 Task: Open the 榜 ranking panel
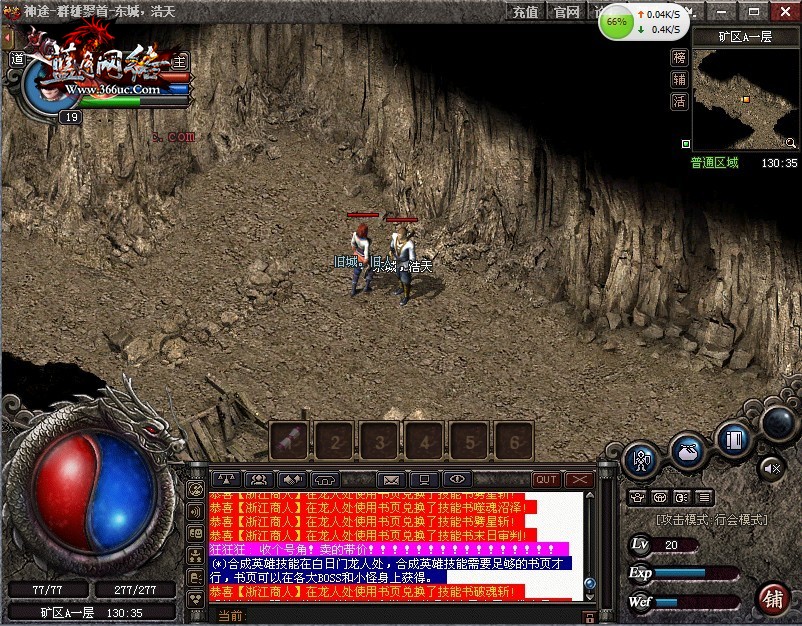coord(680,58)
